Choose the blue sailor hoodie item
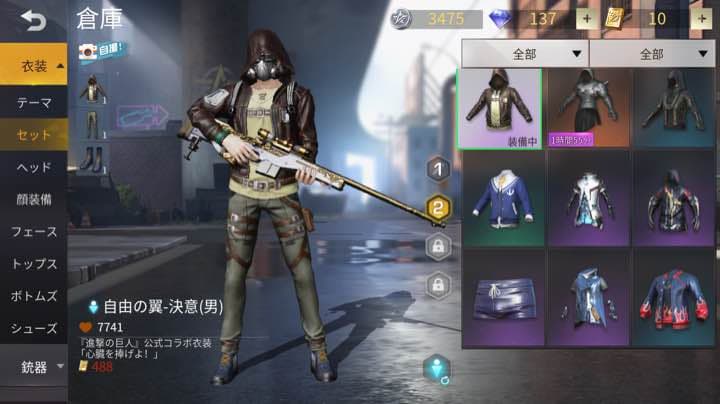 point(500,197)
